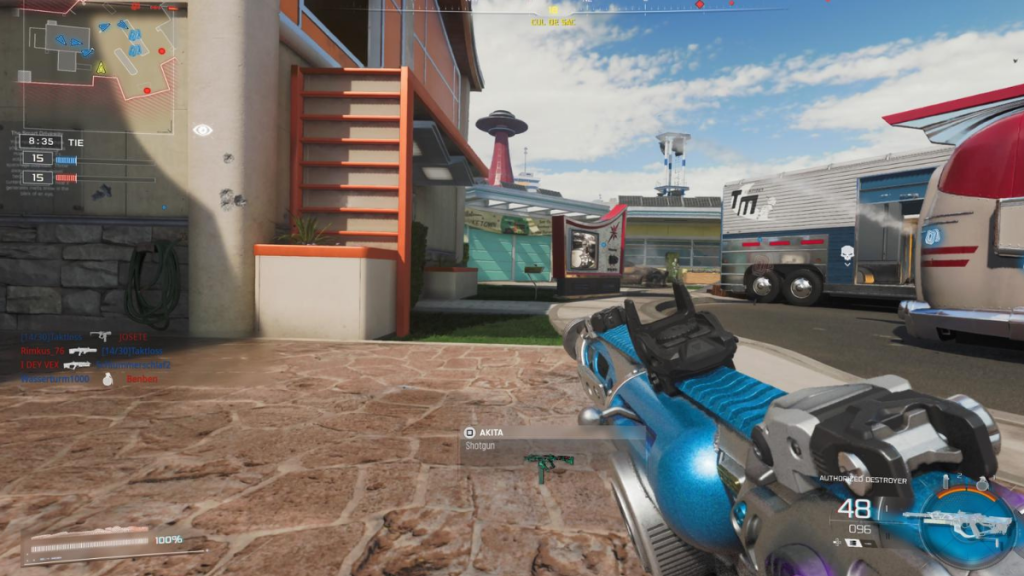Image resolution: width=1024 pixels, height=576 pixels.
Task: Select the yellow player arrow on the minimap
Action: (x=101, y=68)
